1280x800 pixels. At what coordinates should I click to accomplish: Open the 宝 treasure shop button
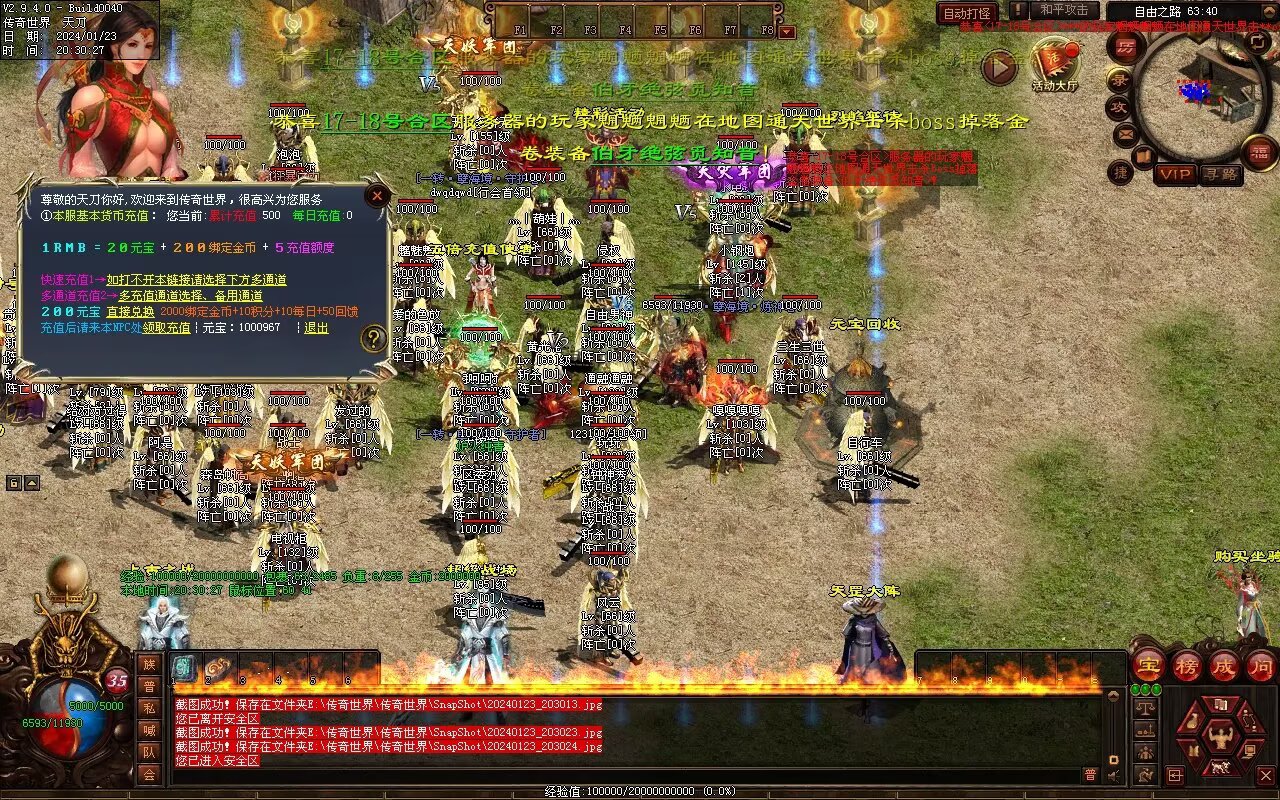click(1148, 665)
